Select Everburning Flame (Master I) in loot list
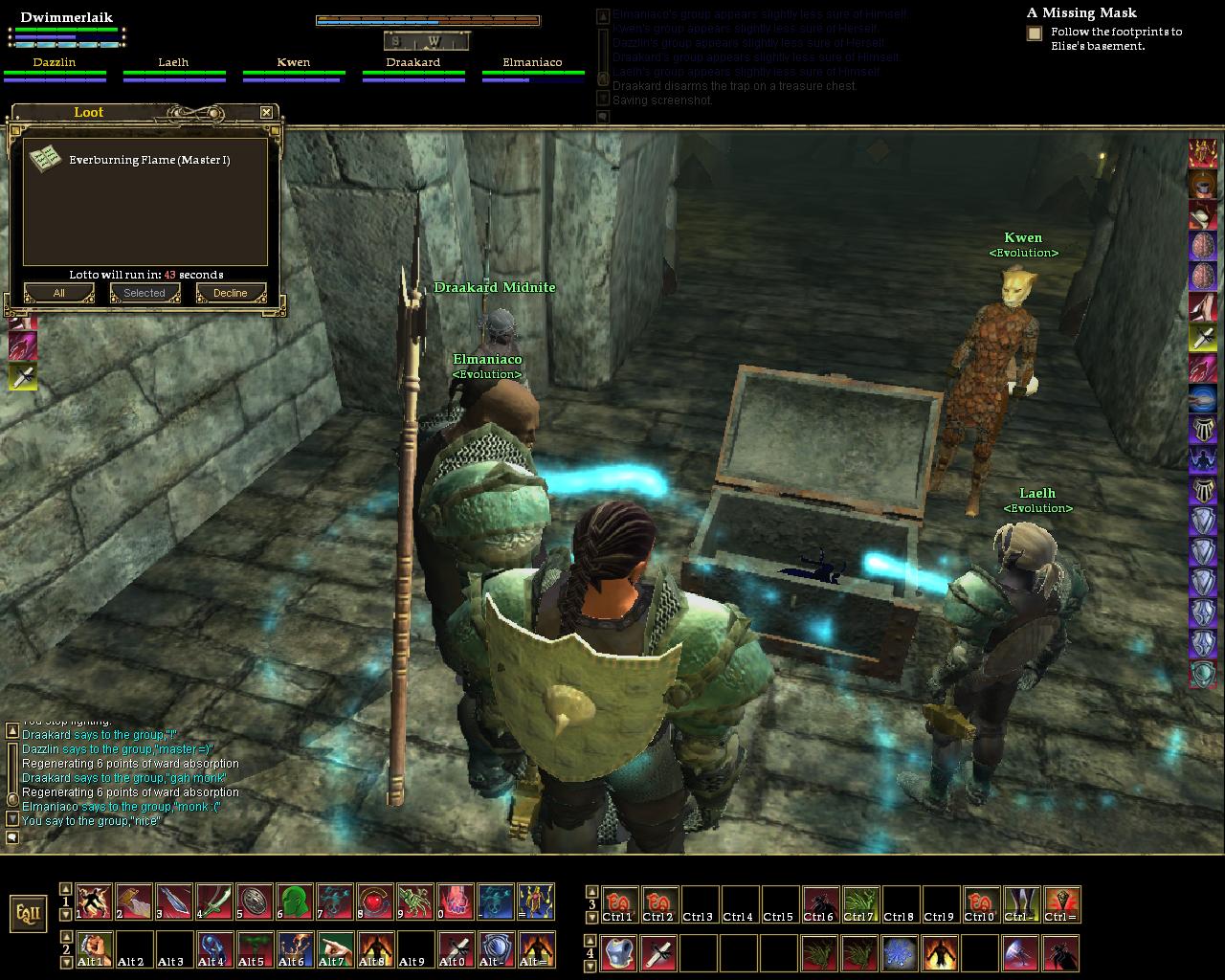The width and height of the screenshot is (1225, 980). [x=148, y=160]
